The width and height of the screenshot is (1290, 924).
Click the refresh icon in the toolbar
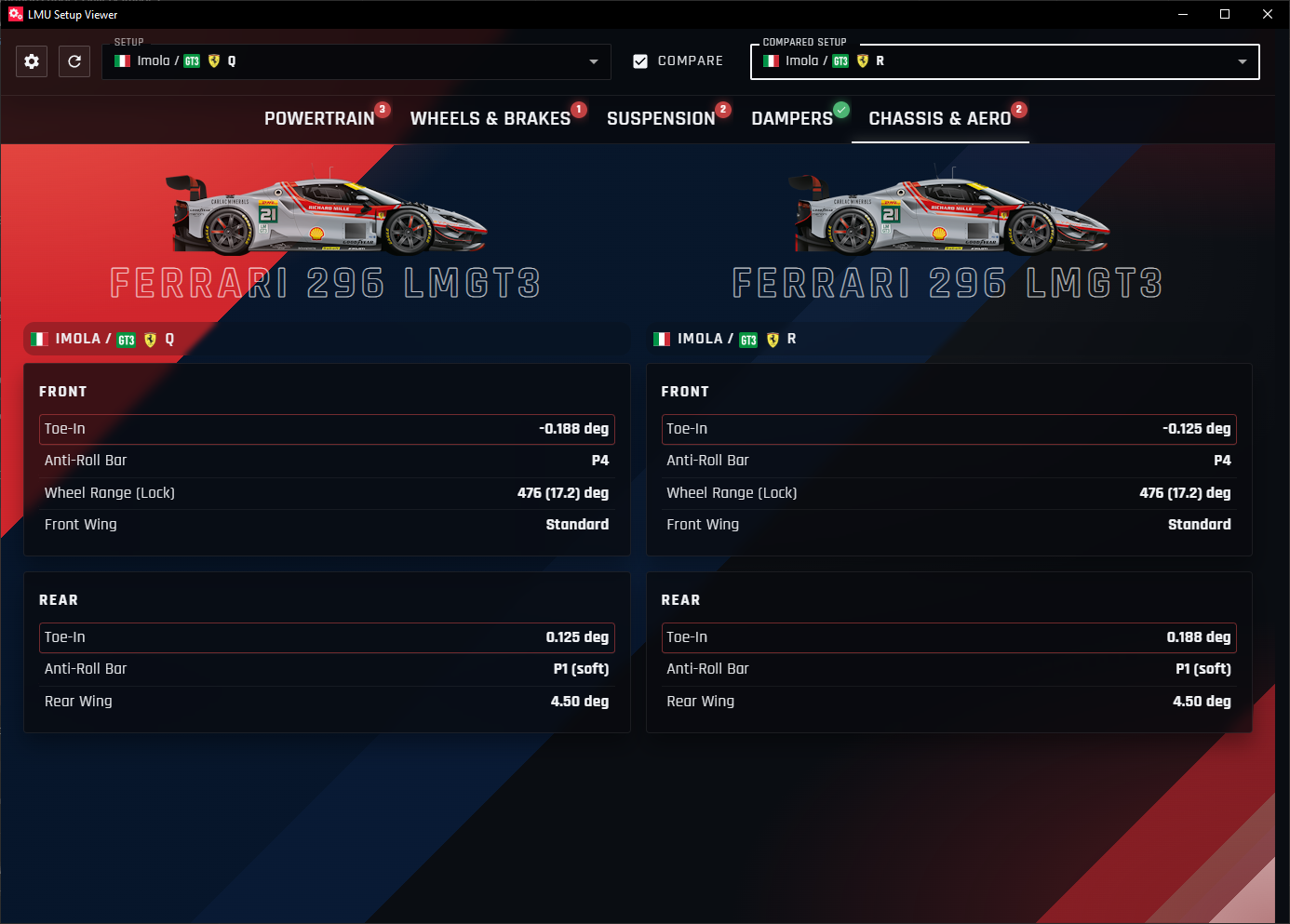[x=74, y=61]
